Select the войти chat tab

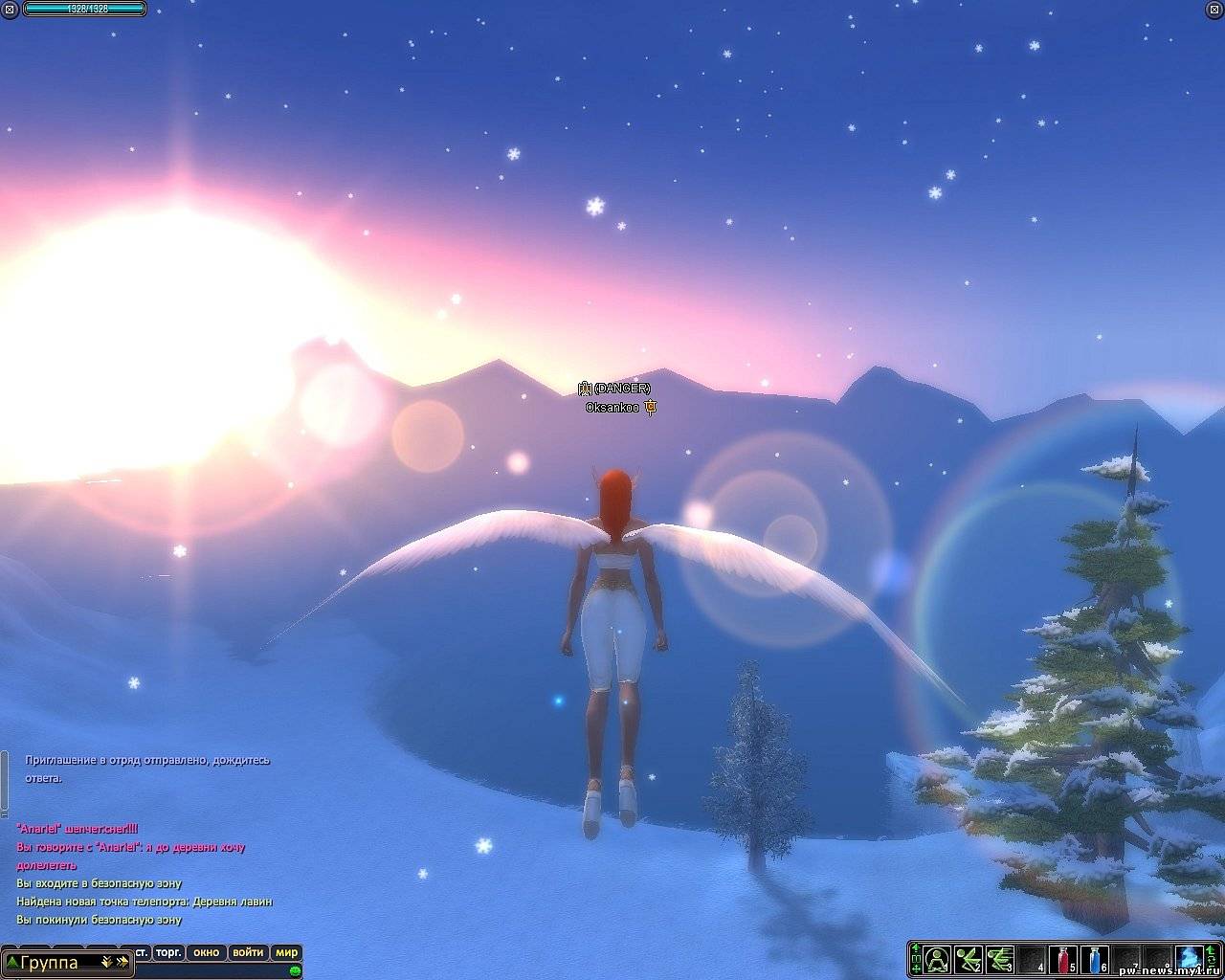pyautogui.click(x=248, y=952)
